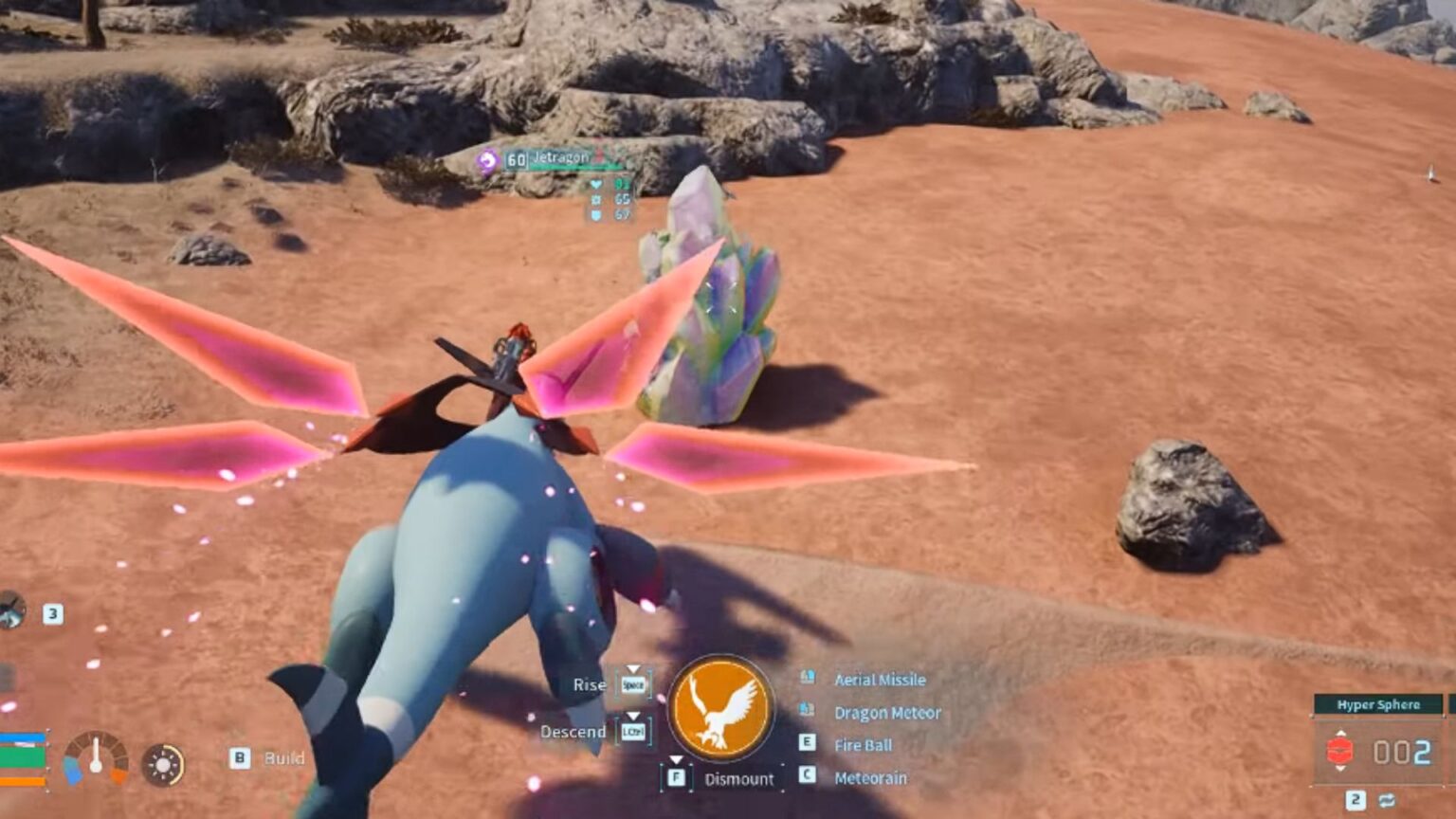The width and height of the screenshot is (1456, 819).
Task: Use the Meteorain skill
Action: click(870, 778)
